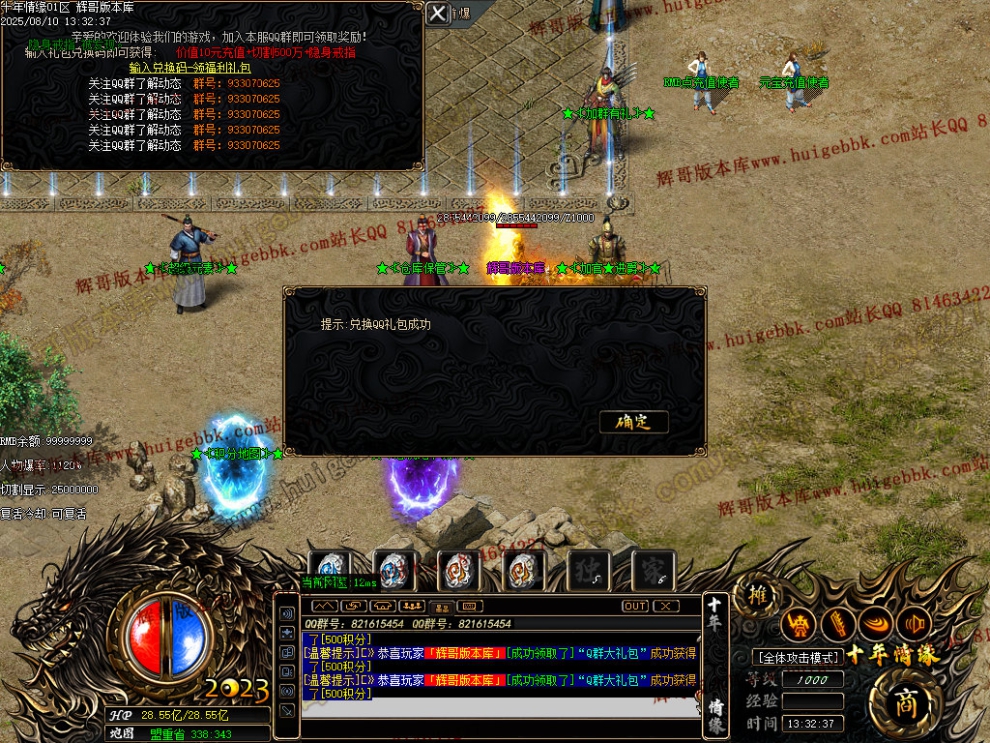Open the redeem code link 输入兑换码
The height and width of the screenshot is (743, 990).
click(x=189, y=67)
